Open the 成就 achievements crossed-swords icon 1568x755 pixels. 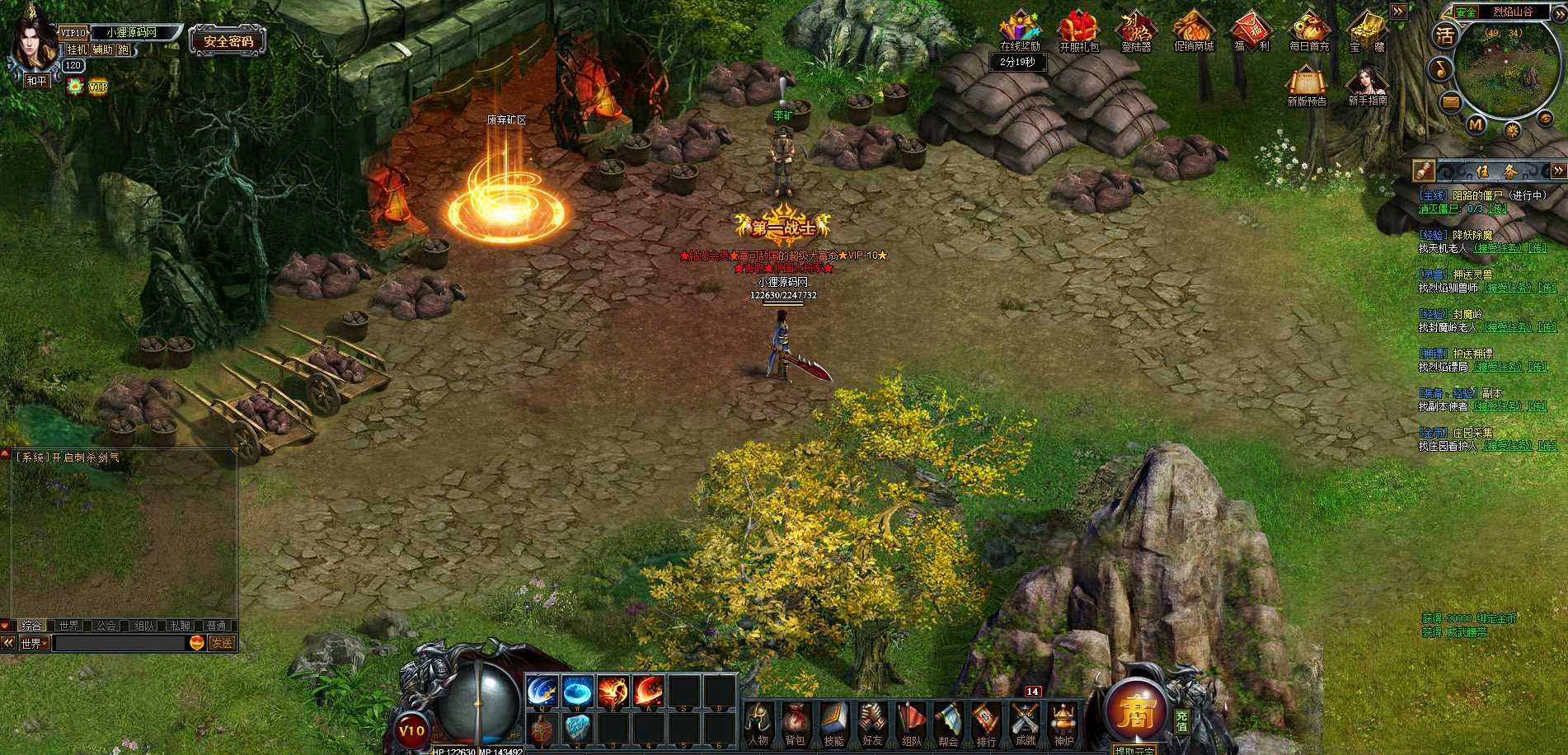coord(1026,723)
